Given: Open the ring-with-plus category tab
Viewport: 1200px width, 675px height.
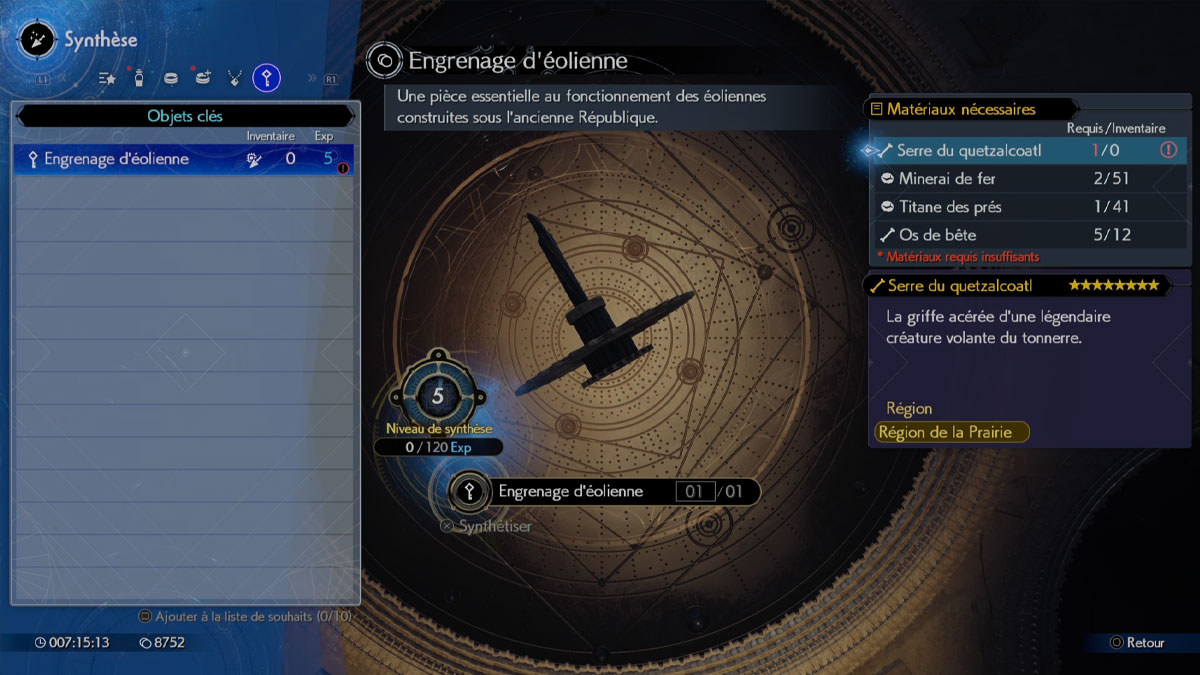Looking at the screenshot, I should pos(203,77).
